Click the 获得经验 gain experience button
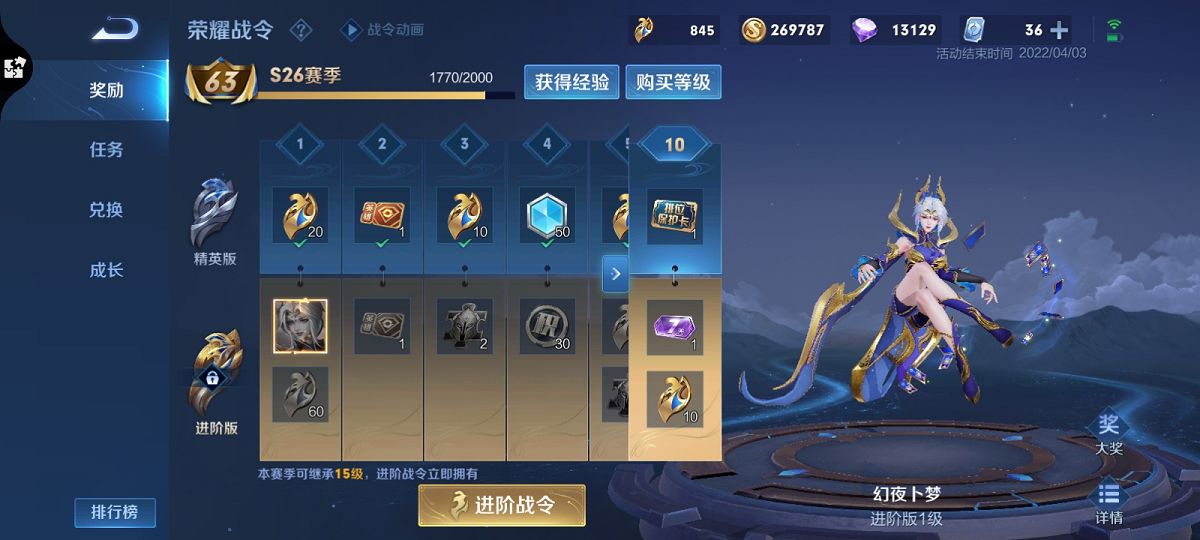Viewport: 1200px width, 540px height. [x=571, y=83]
